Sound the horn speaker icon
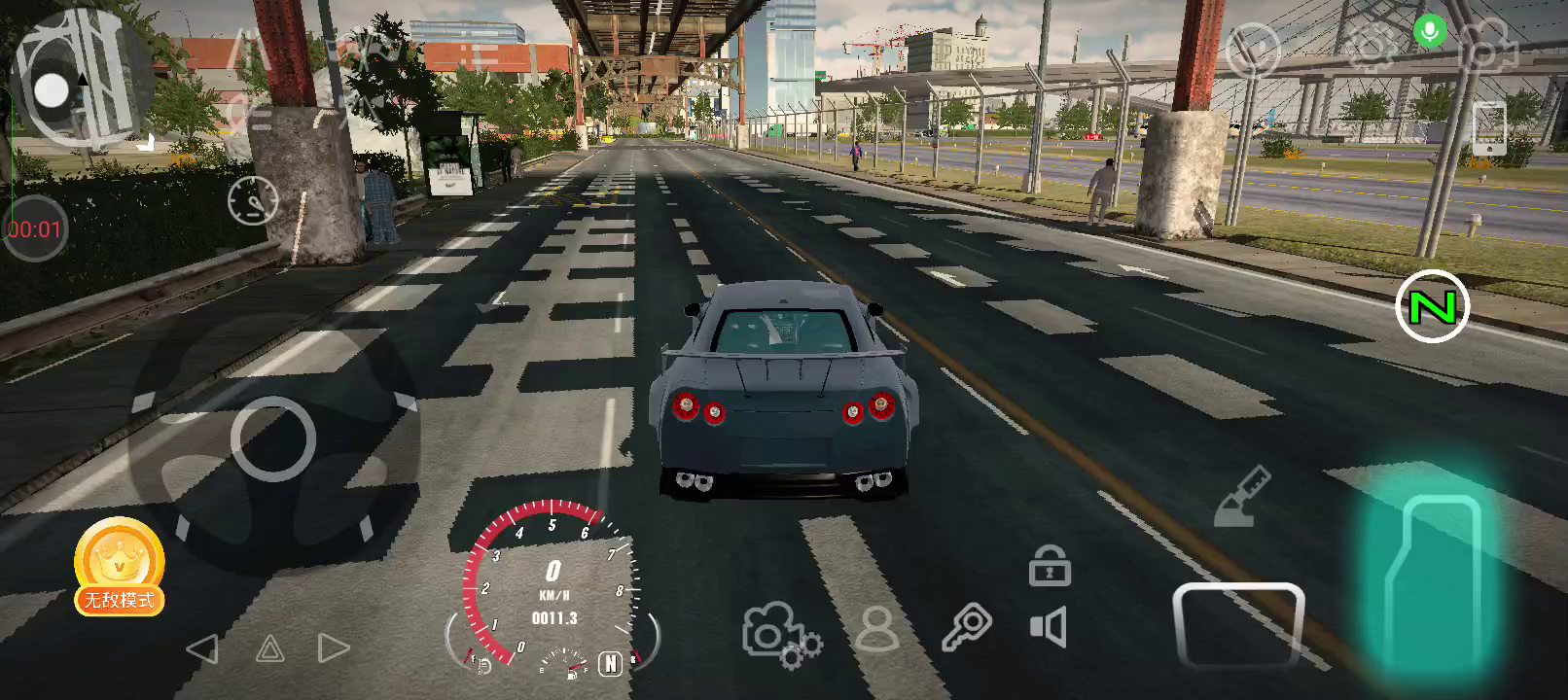The width and height of the screenshot is (1568, 700). coord(1049,628)
